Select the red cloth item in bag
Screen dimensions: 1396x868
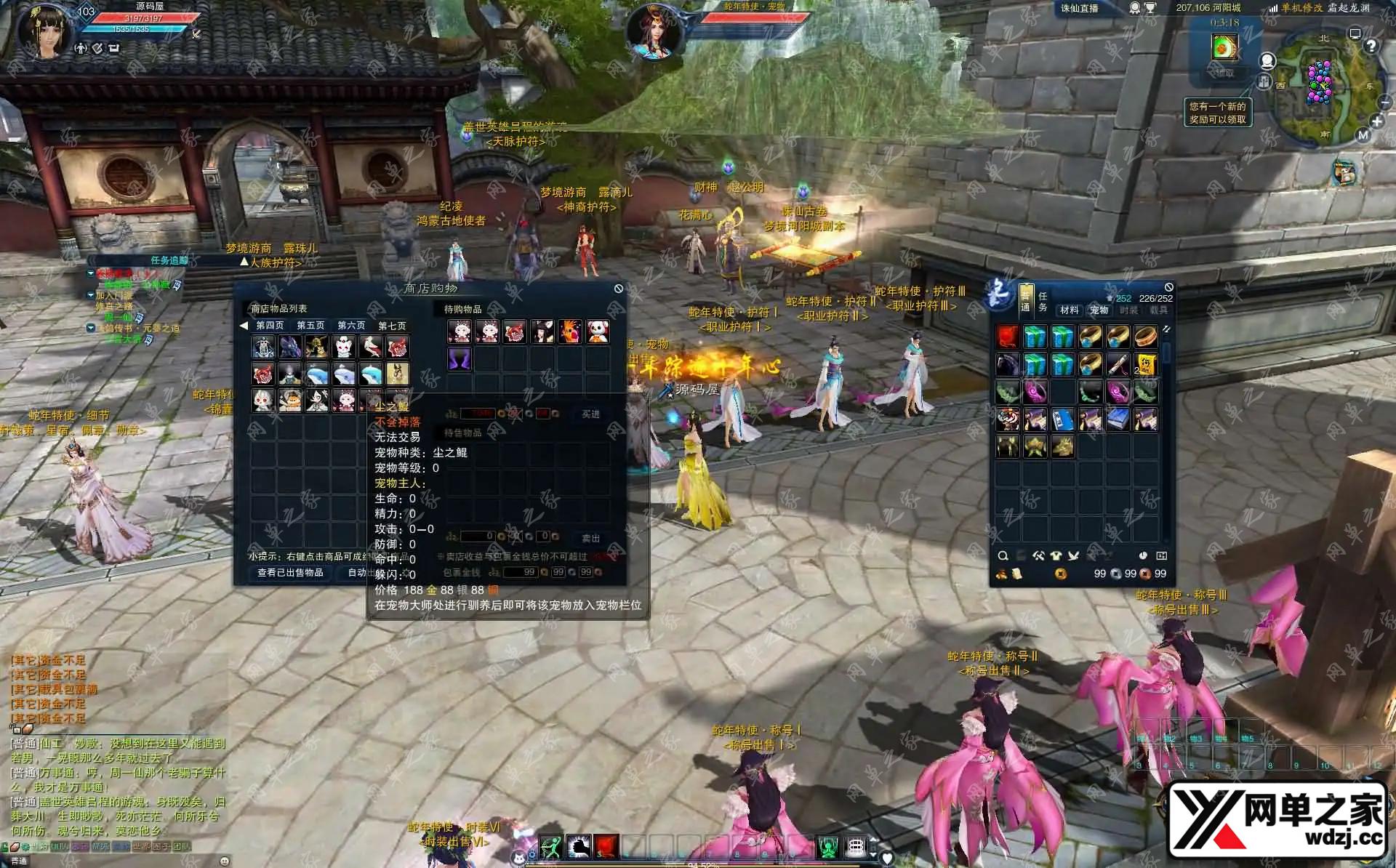coord(1008,337)
